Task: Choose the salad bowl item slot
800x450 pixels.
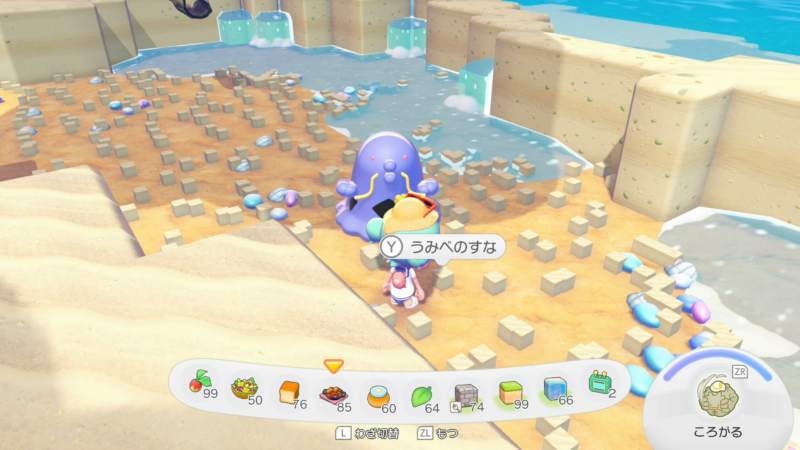Action: (245, 388)
